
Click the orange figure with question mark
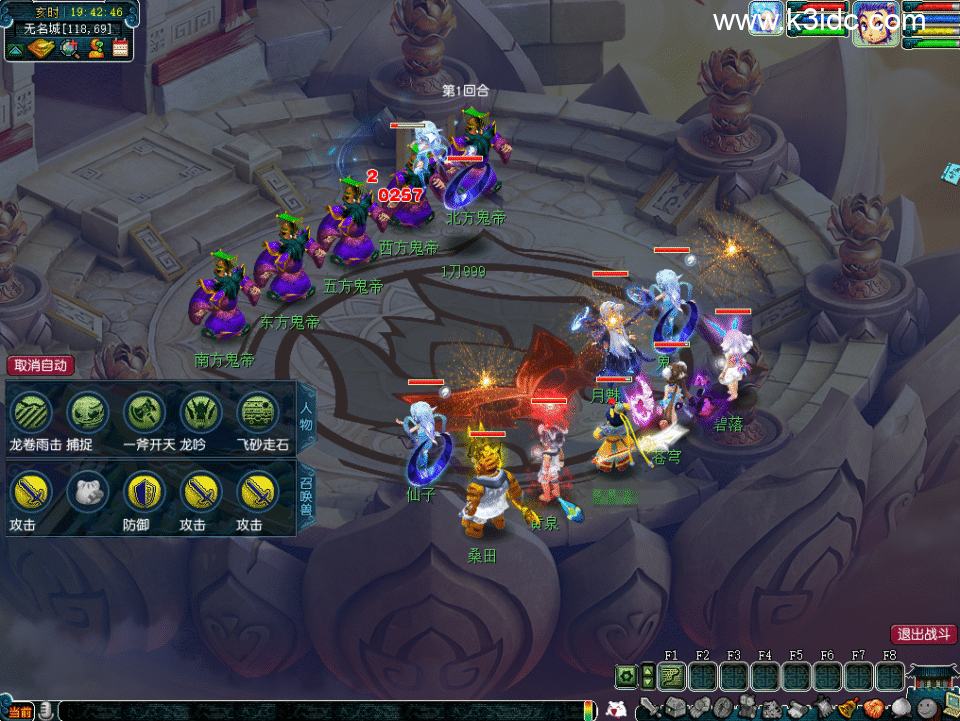[x=96, y=47]
